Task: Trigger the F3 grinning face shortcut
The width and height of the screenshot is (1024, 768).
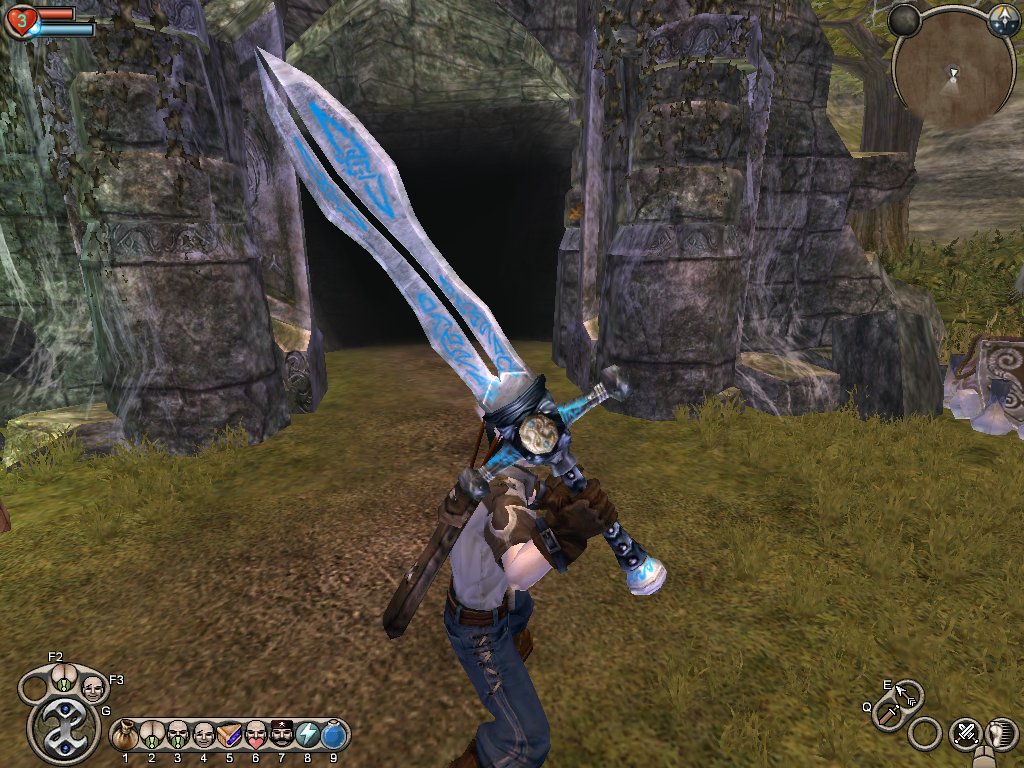Action: click(93, 687)
